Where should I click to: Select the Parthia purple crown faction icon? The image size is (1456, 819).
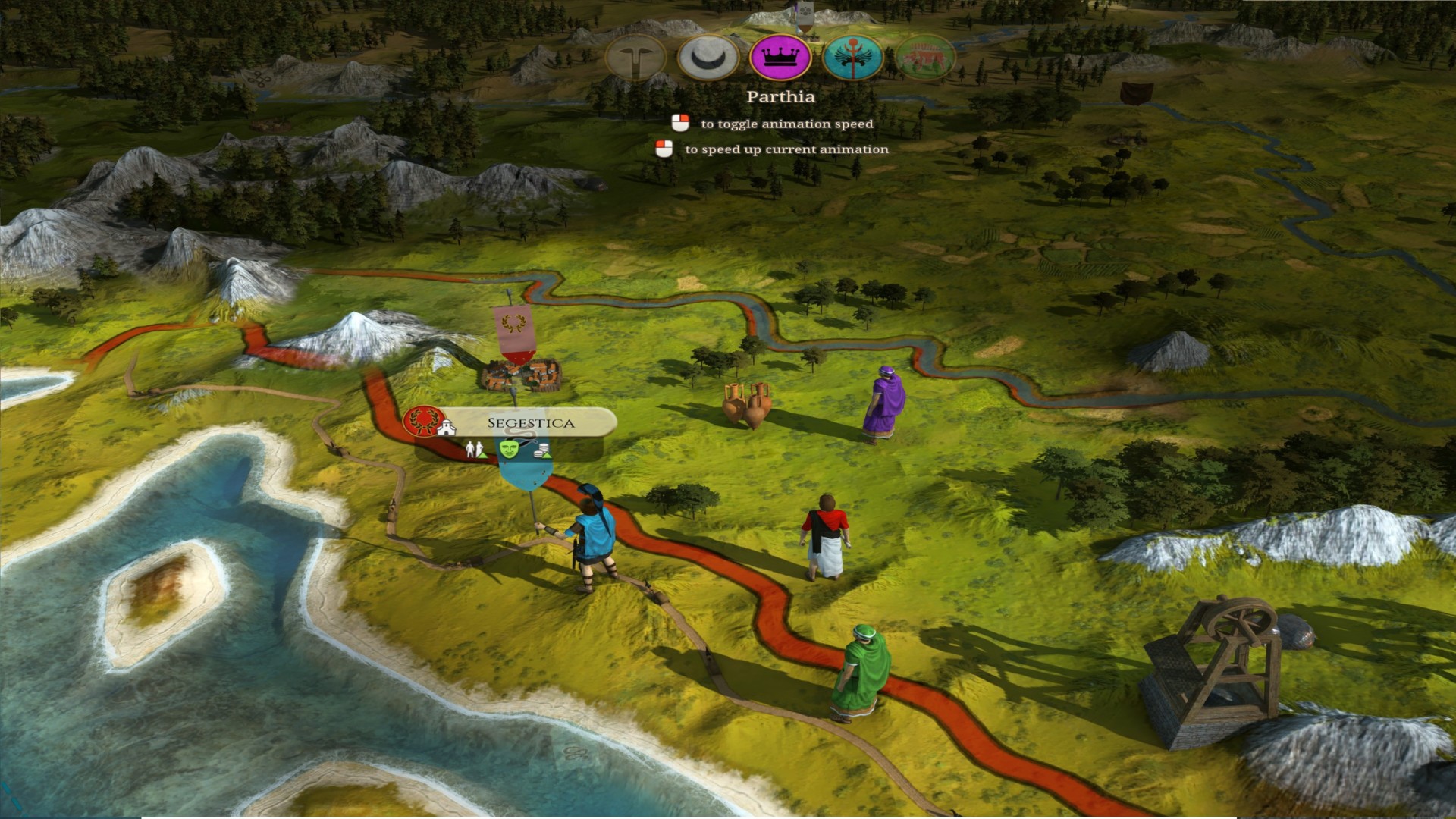pos(780,58)
